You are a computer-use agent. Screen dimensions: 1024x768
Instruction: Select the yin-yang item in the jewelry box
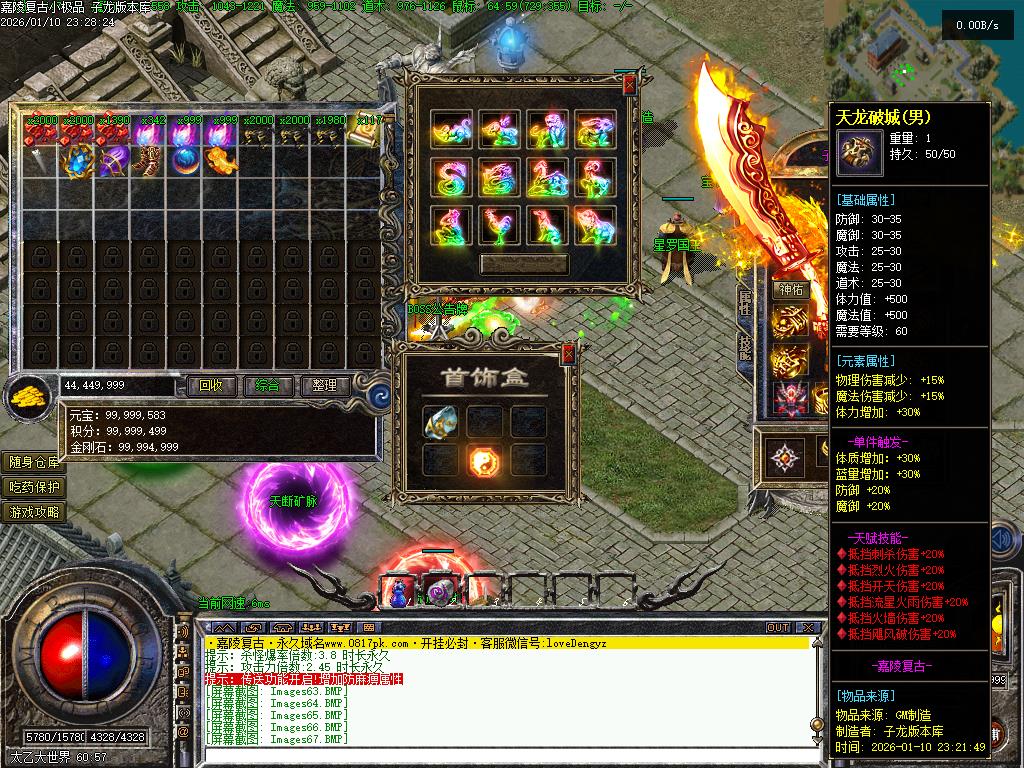coord(485,461)
